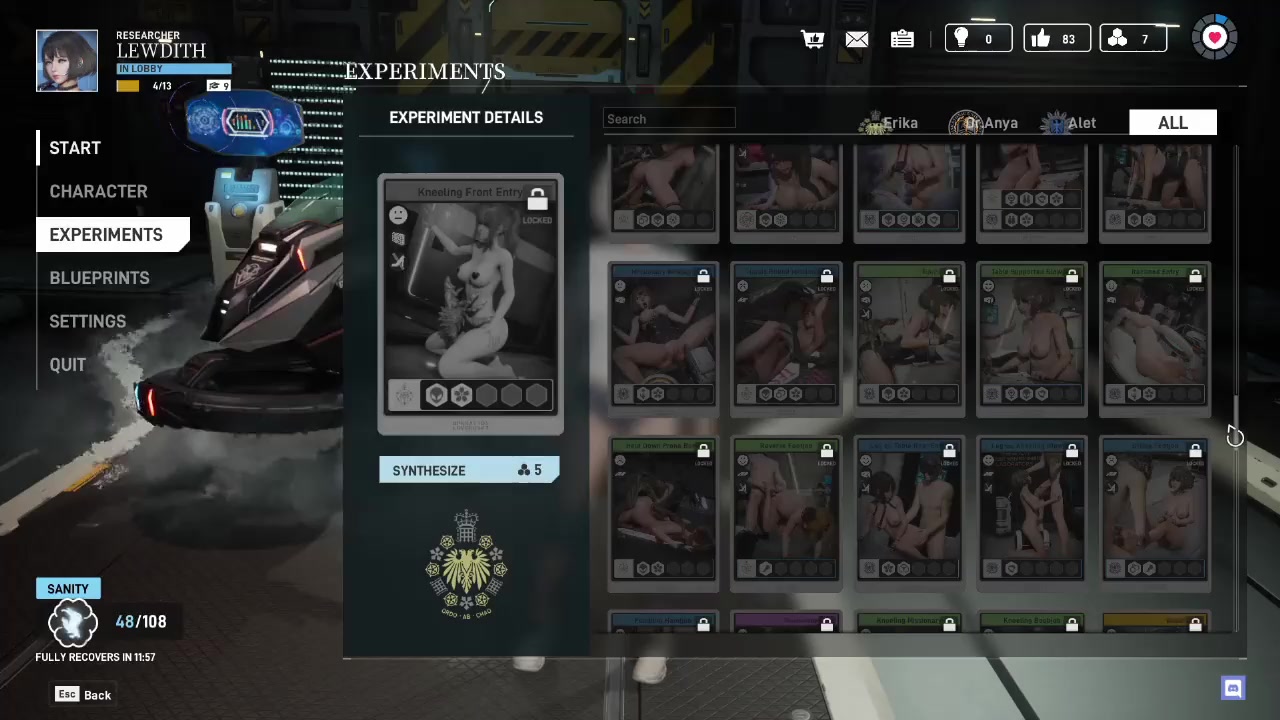Click the thumbs-up counter button

[x=1056, y=39]
